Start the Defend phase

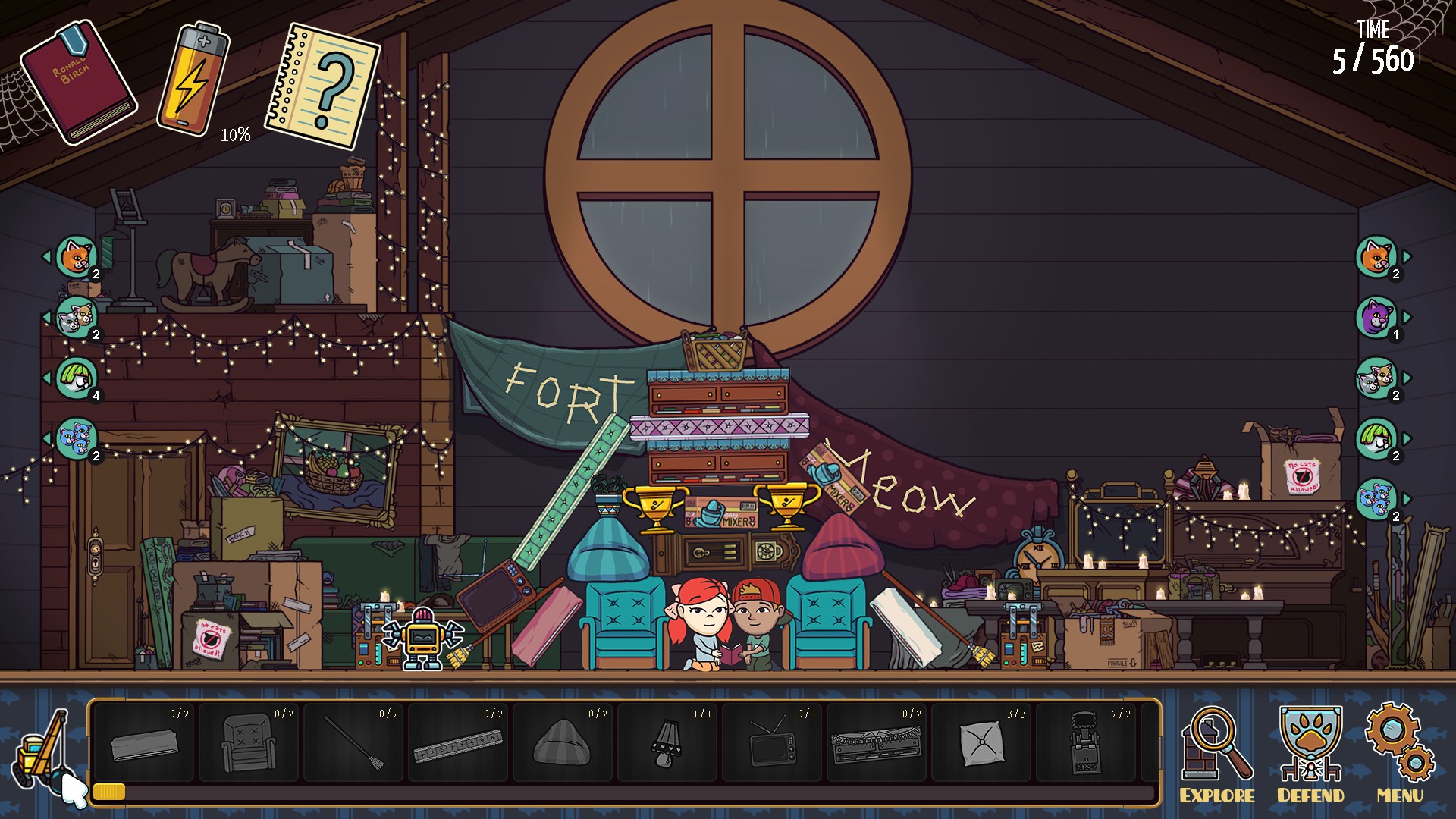pyautogui.click(x=1310, y=753)
